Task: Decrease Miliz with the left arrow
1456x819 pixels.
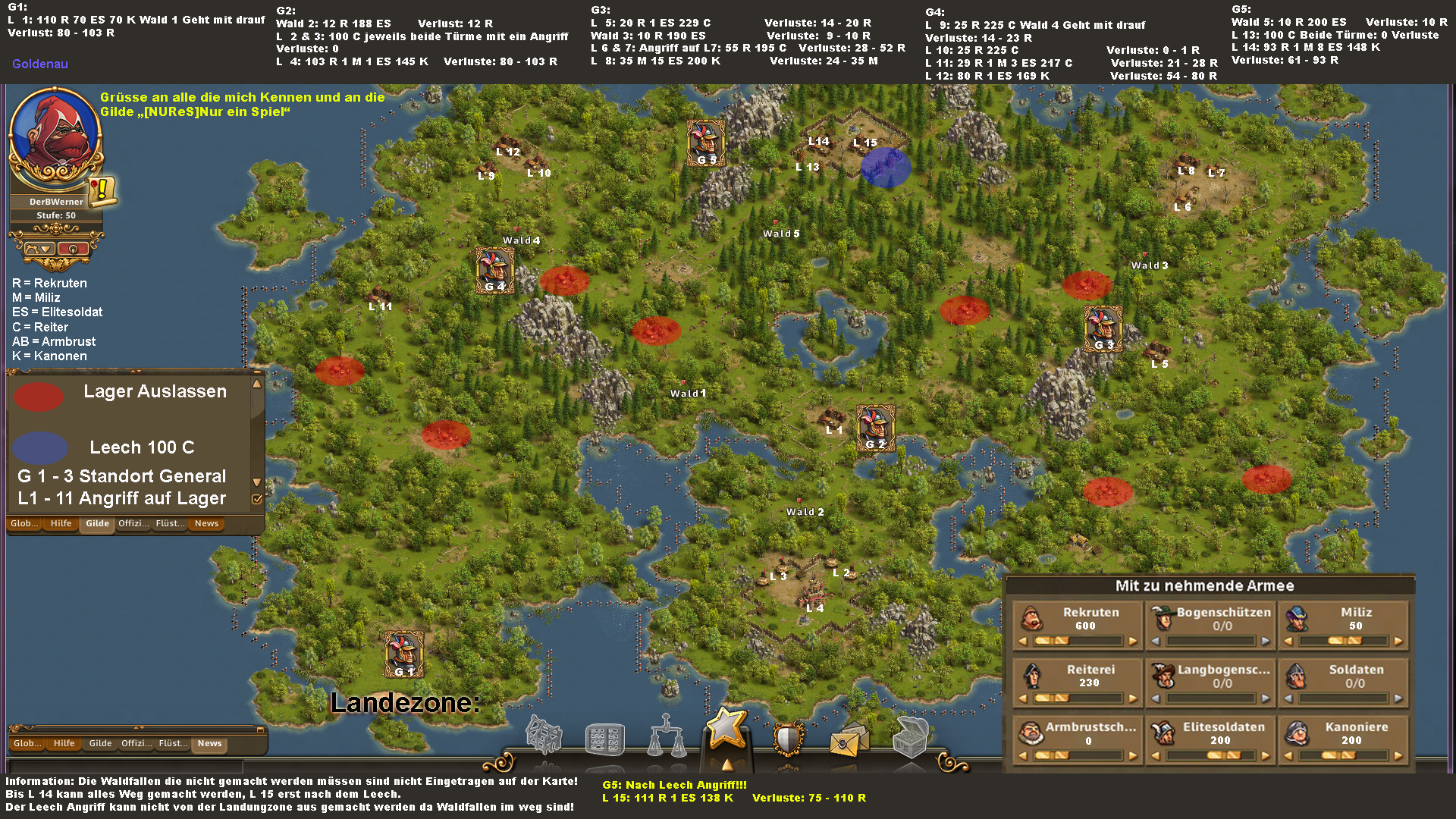Action: (1288, 642)
